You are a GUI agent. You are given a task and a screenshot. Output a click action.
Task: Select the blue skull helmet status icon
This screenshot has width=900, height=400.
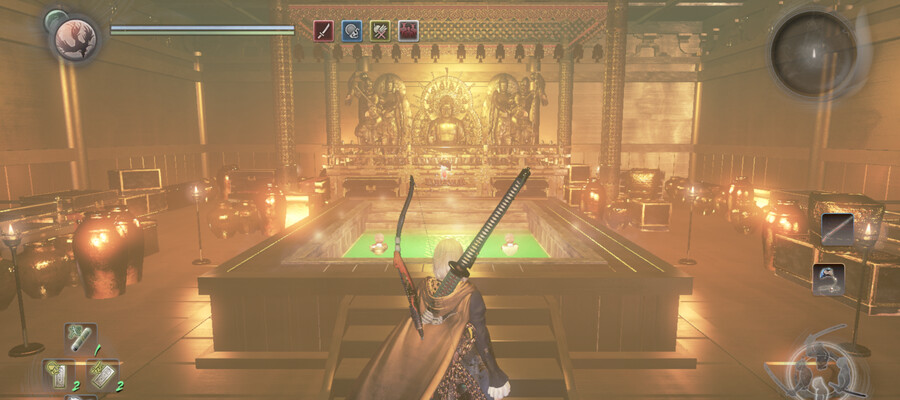point(351,30)
